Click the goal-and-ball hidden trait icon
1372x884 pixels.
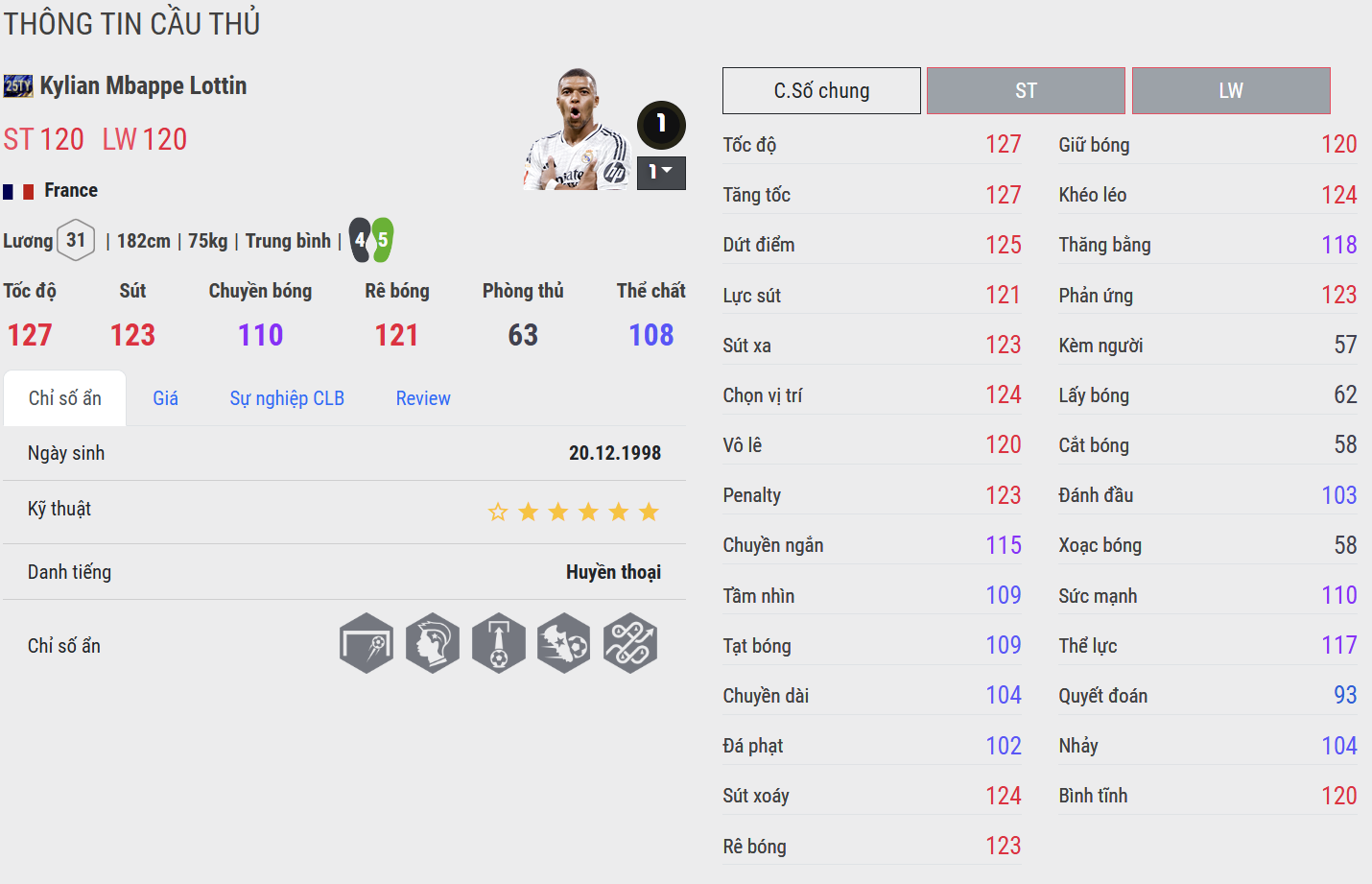[367, 643]
